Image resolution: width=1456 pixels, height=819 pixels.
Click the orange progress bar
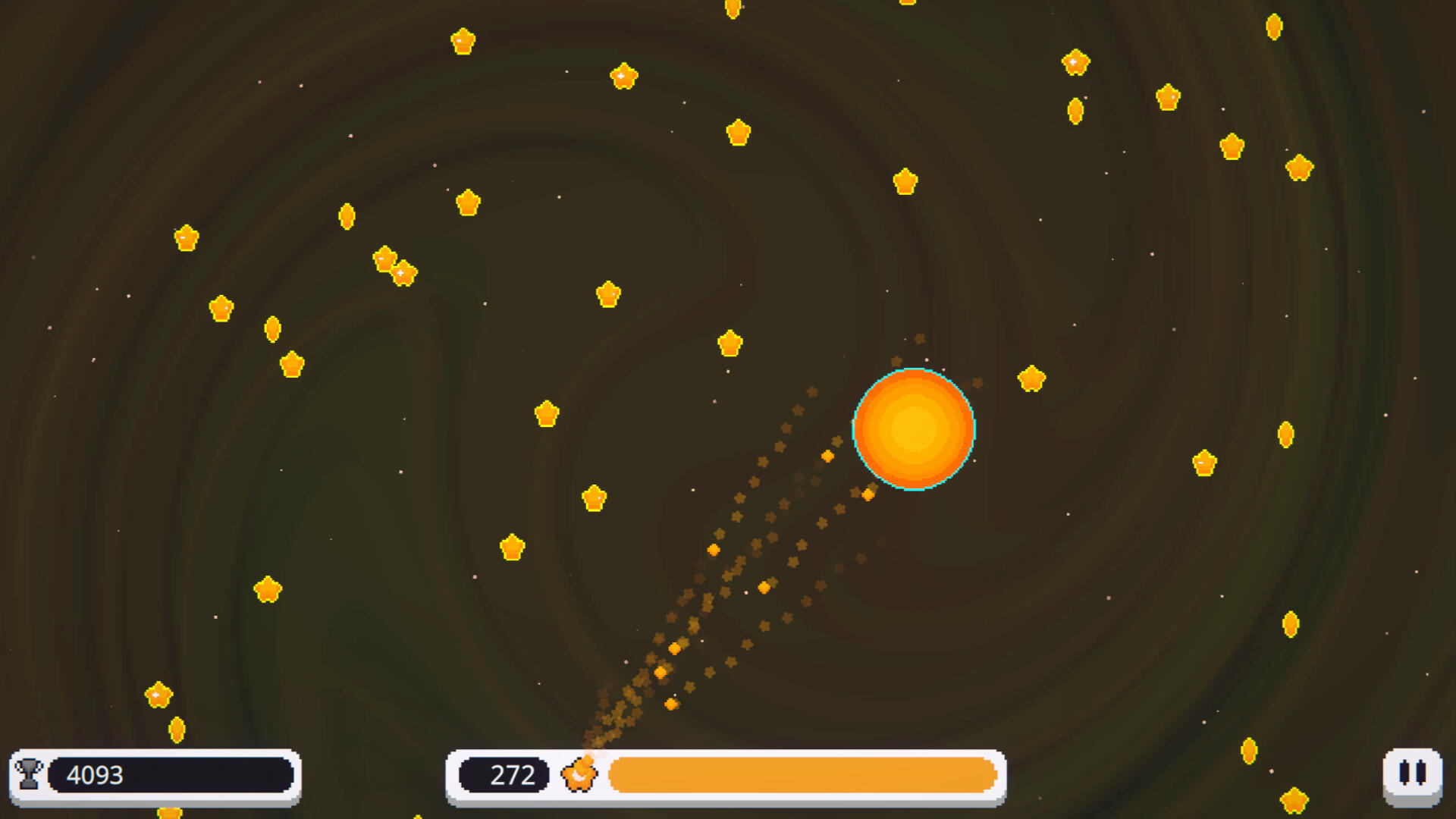click(x=802, y=774)
